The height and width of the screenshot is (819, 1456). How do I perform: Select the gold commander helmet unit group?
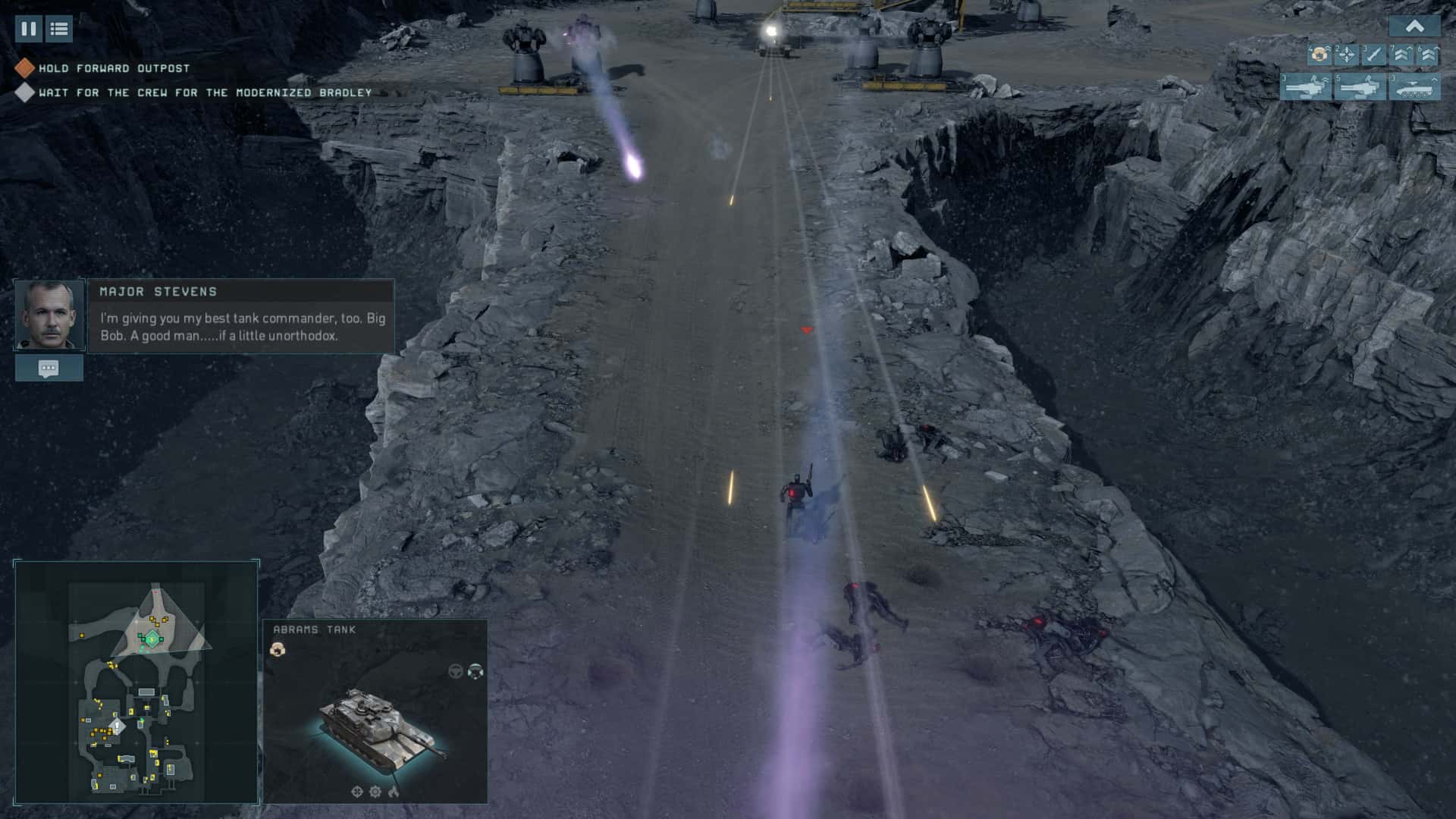coord(1319,55)
